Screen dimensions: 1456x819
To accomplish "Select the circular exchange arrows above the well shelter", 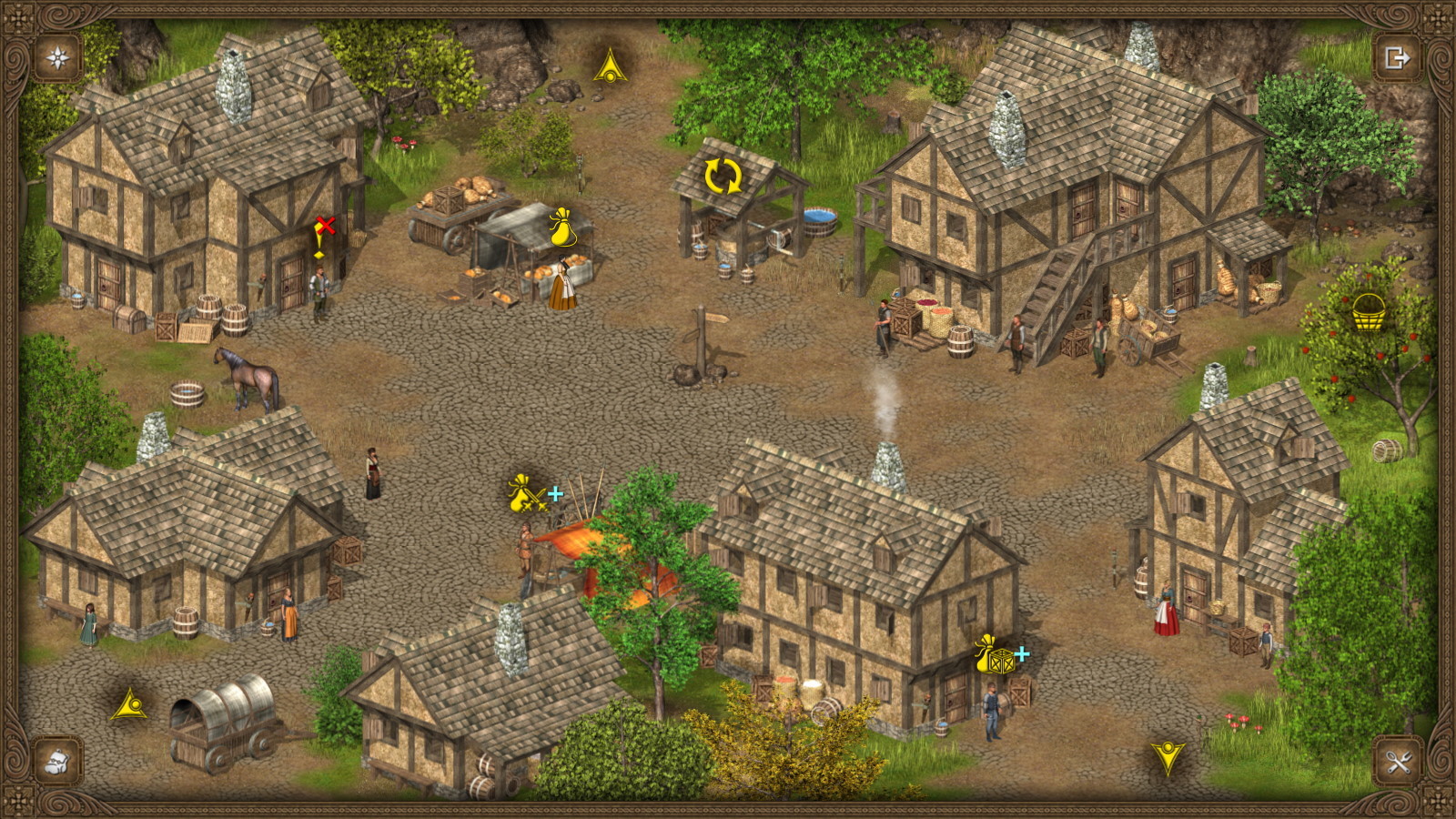I will coord(722,174).
